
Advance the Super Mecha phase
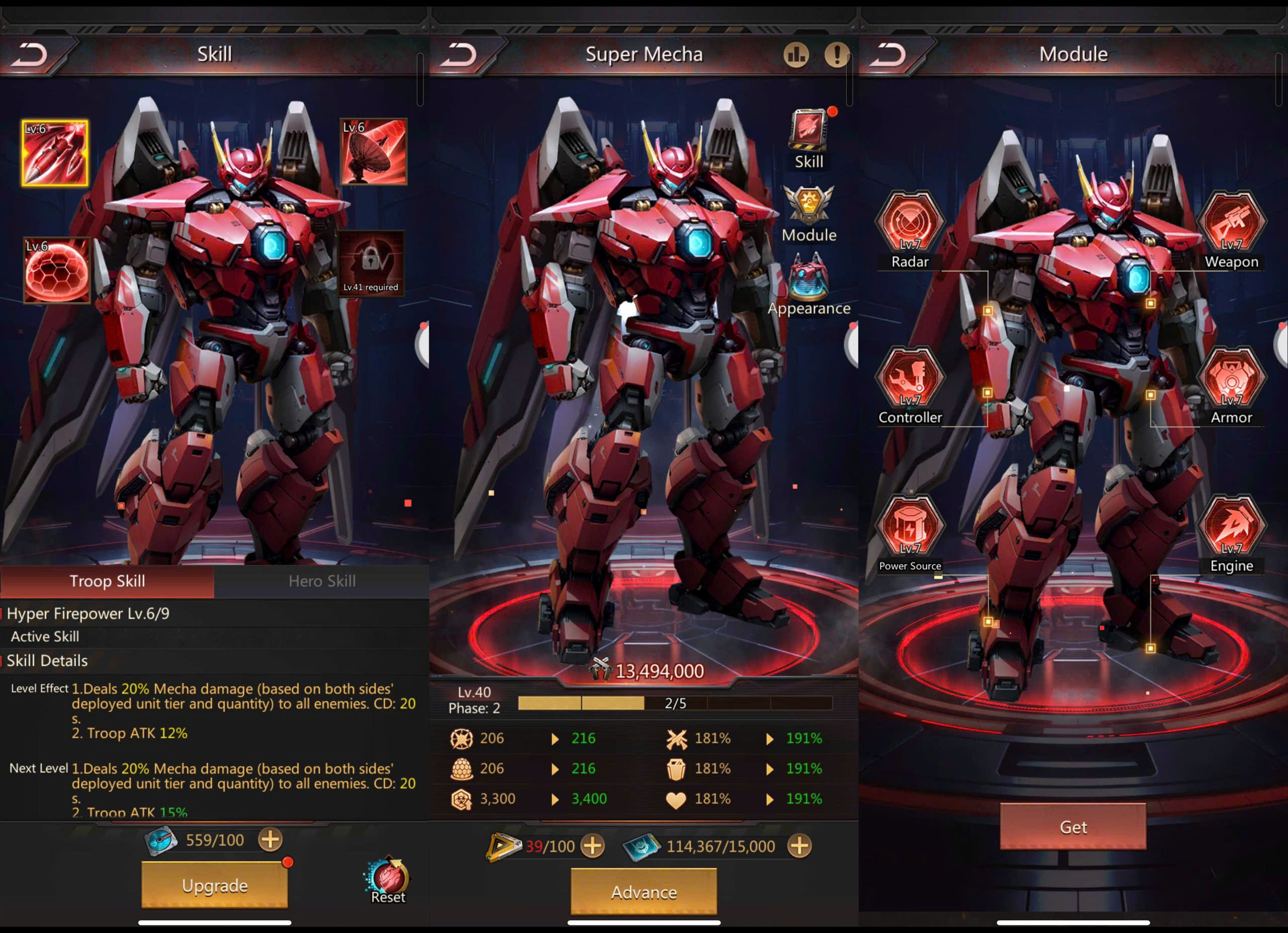coord(643,892)
